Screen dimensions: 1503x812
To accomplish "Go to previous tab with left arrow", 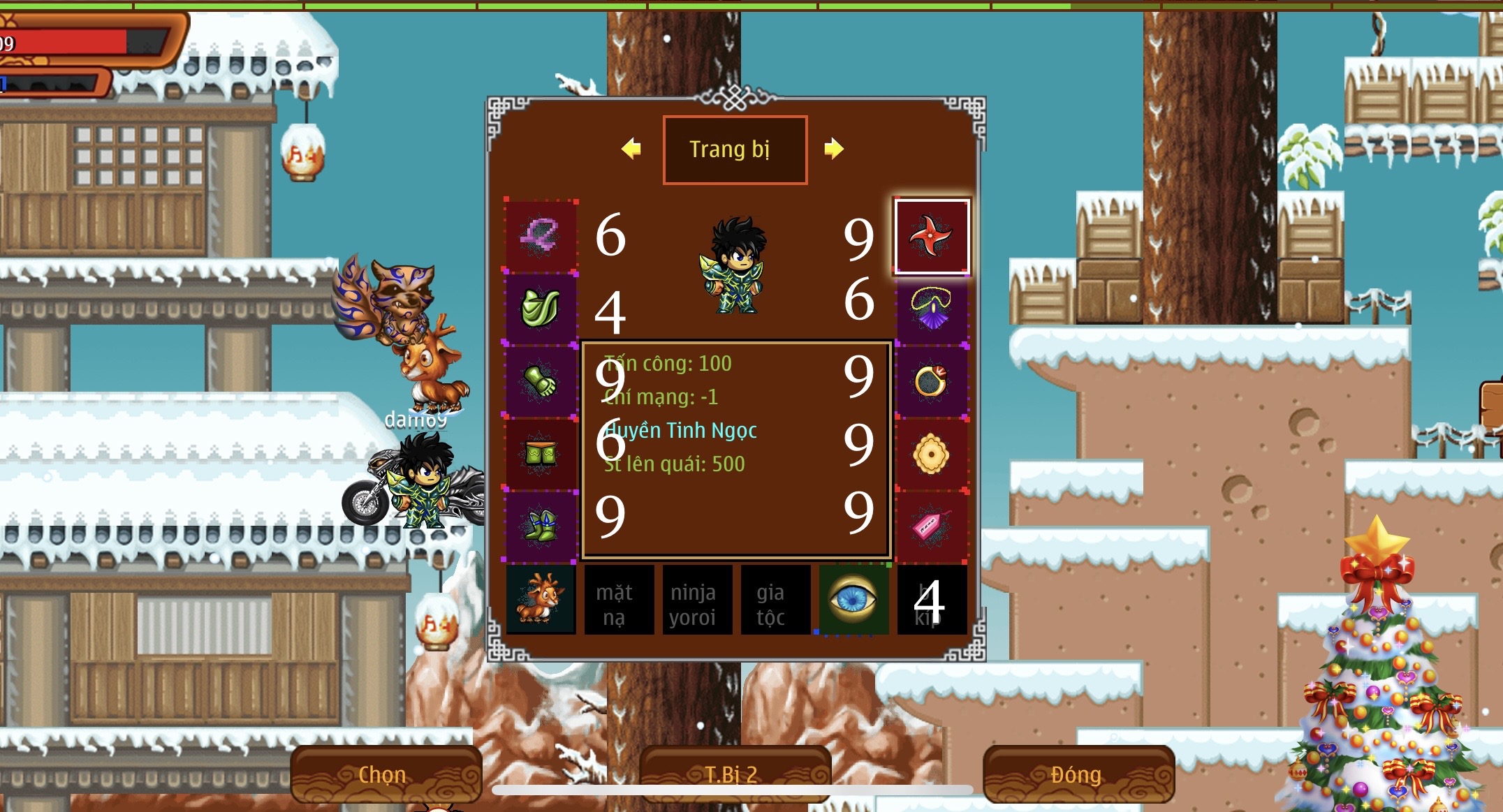I will 631,149.
